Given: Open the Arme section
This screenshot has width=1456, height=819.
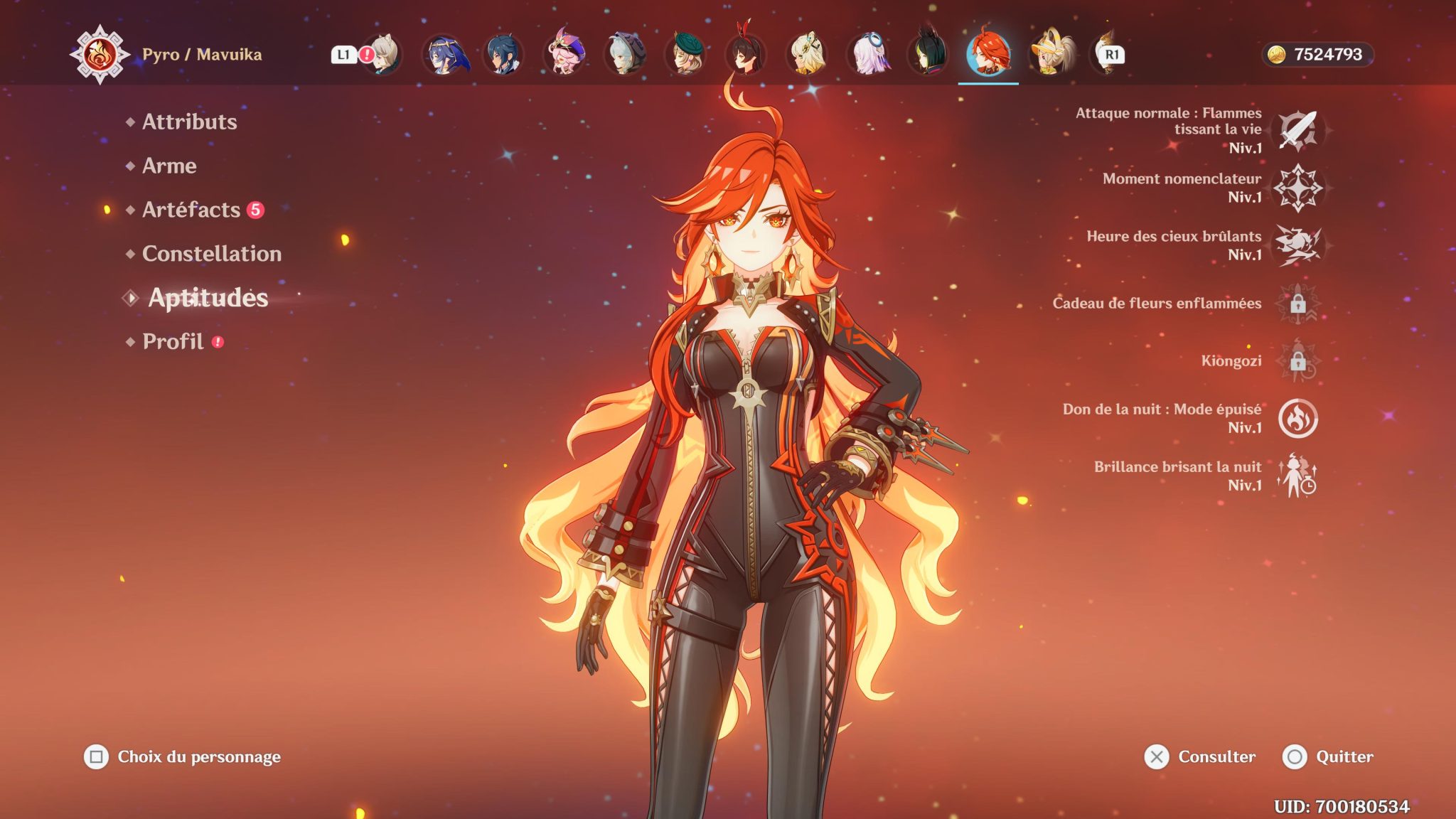Looking at the screenshot, I should [168, 166].
